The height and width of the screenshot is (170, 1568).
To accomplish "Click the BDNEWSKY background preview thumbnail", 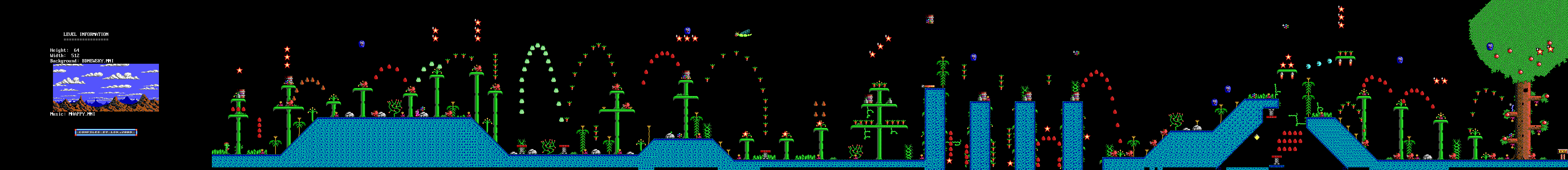I will [x=105, y=87].
